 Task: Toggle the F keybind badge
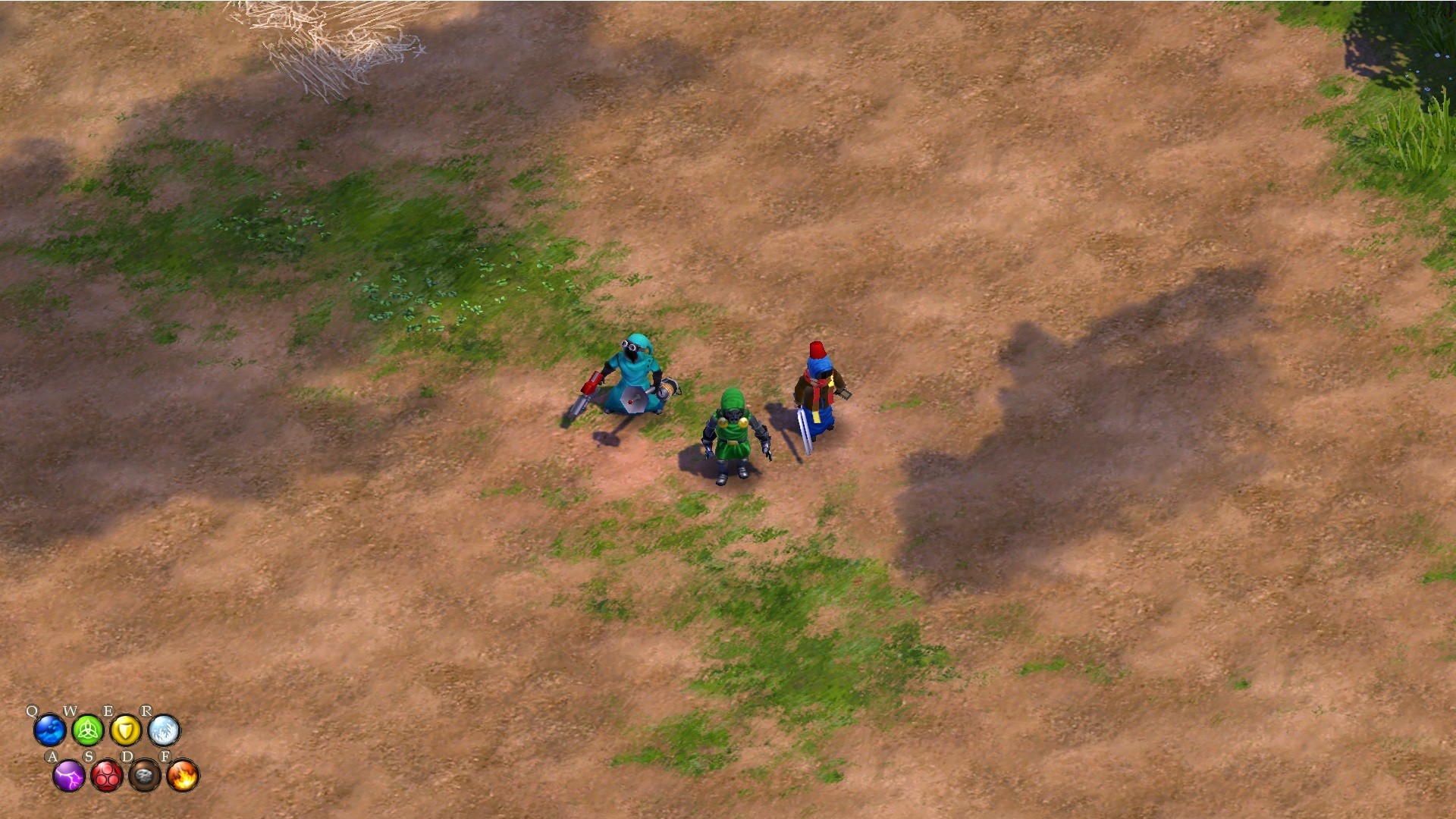(x=165, y=756)
